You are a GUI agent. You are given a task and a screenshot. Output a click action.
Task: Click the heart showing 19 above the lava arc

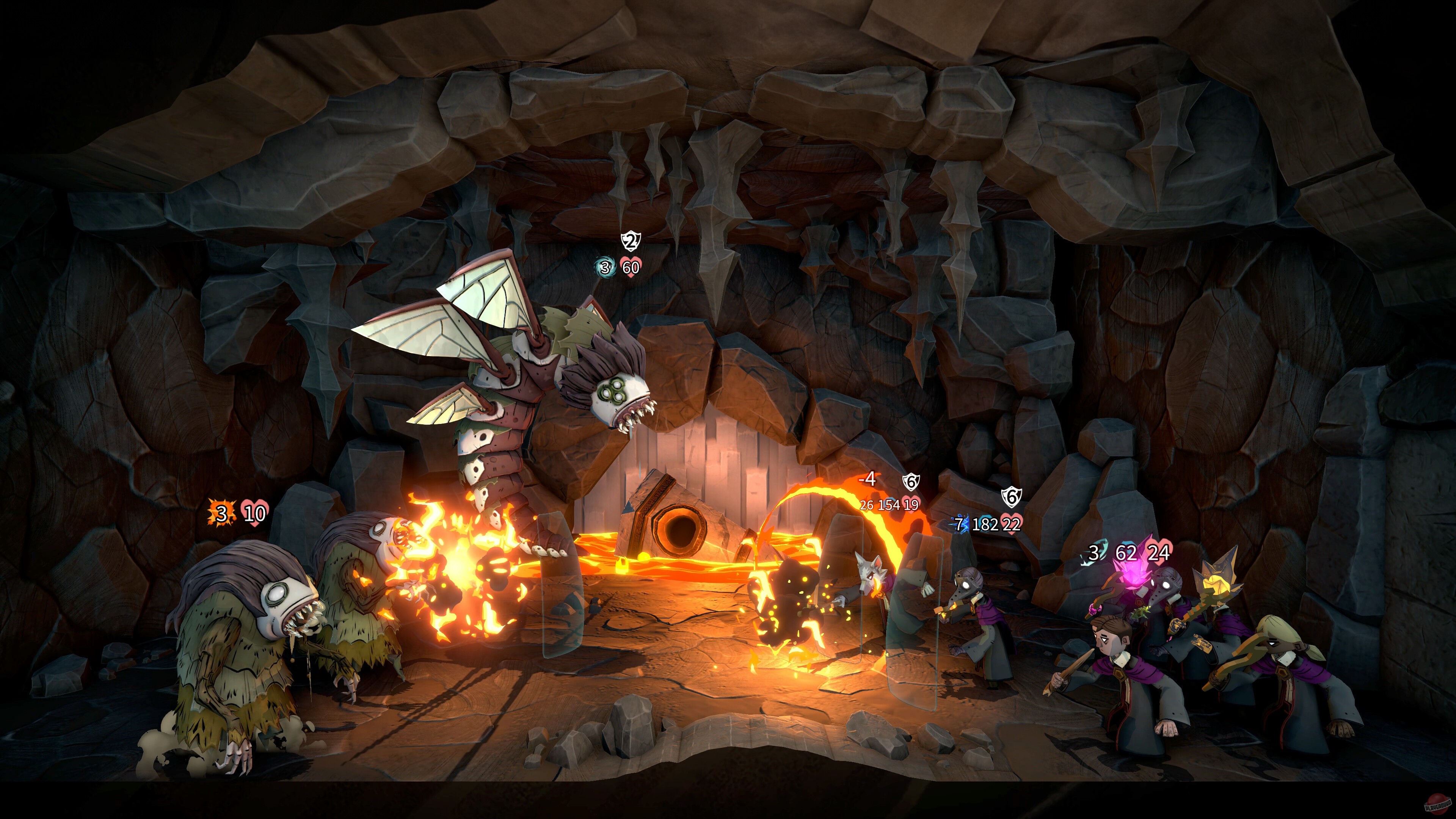coord(912,504)
